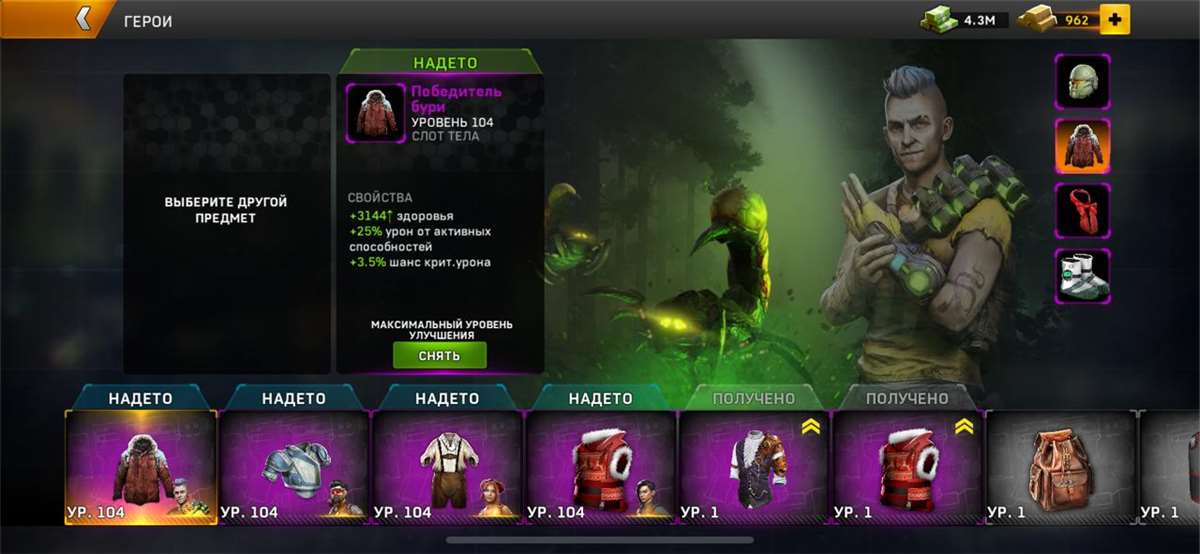Click the Победитель бури item icon
The height and width of the screenshot is (554, 1200).
376,114
